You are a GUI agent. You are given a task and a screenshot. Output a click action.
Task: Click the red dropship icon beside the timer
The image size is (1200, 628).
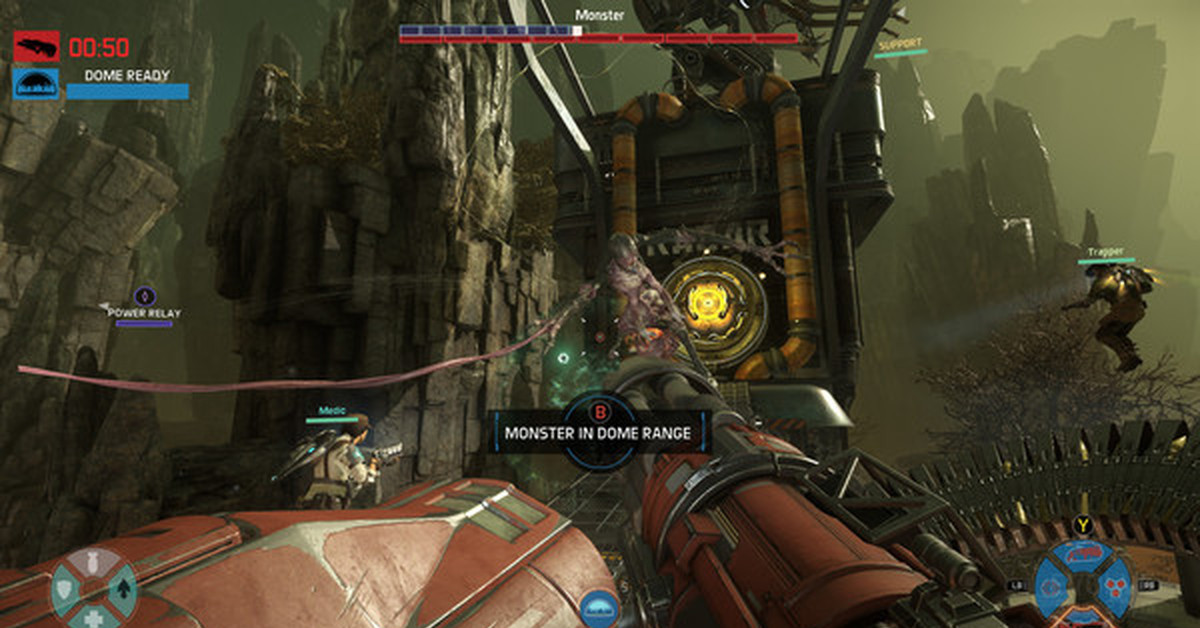point(36,46)
